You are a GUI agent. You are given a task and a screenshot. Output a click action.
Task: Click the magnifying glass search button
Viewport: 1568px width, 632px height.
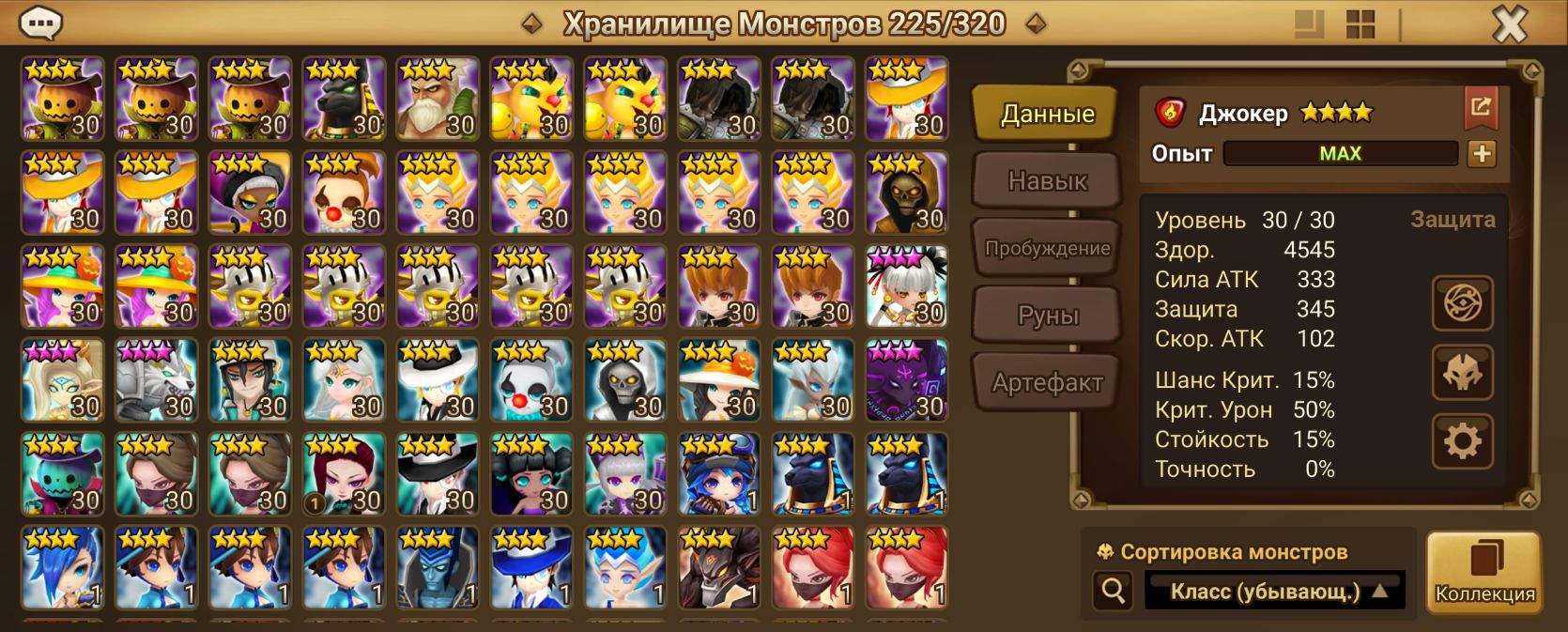(1113, 592)
